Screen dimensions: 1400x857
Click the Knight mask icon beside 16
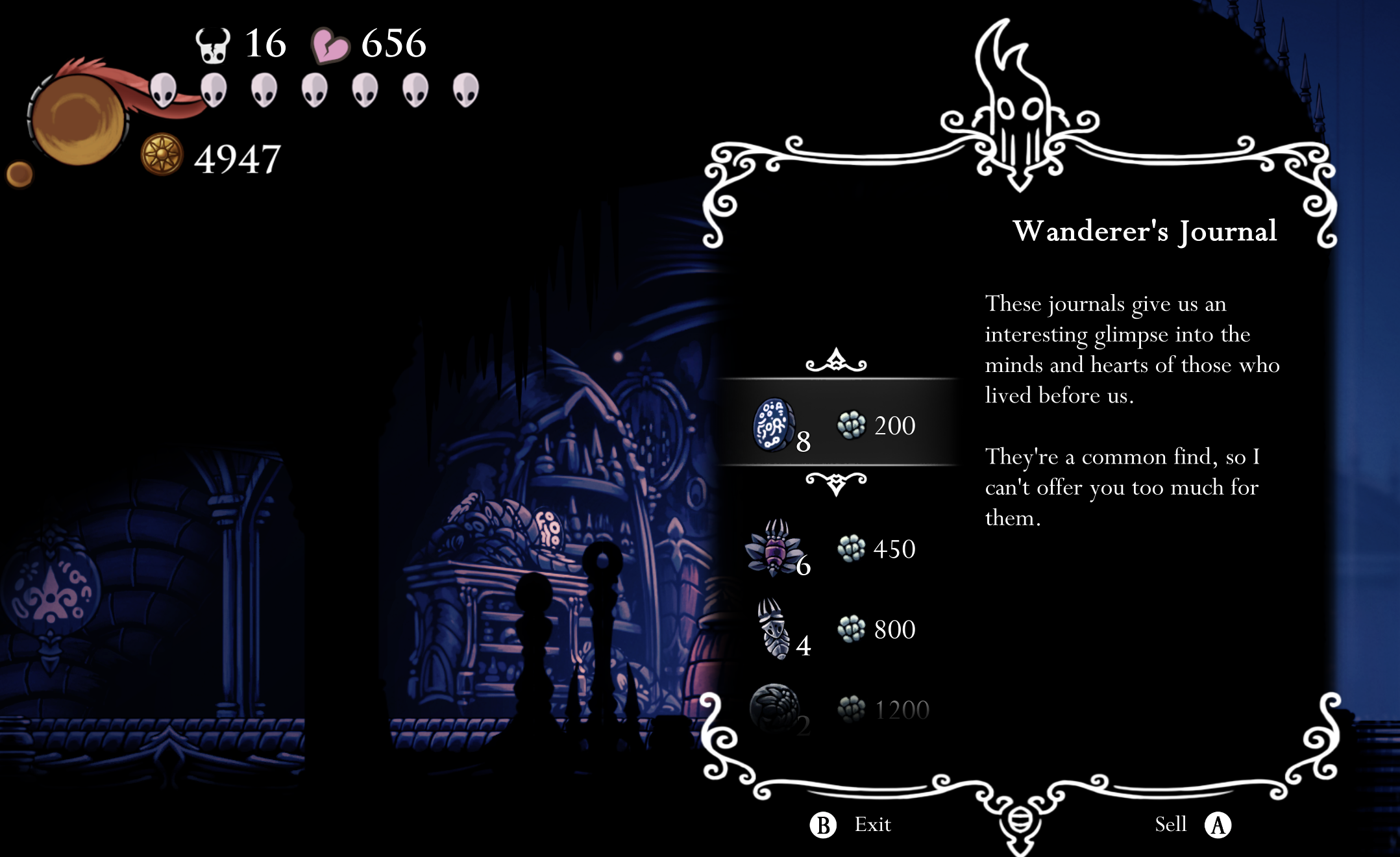point(211,45)
